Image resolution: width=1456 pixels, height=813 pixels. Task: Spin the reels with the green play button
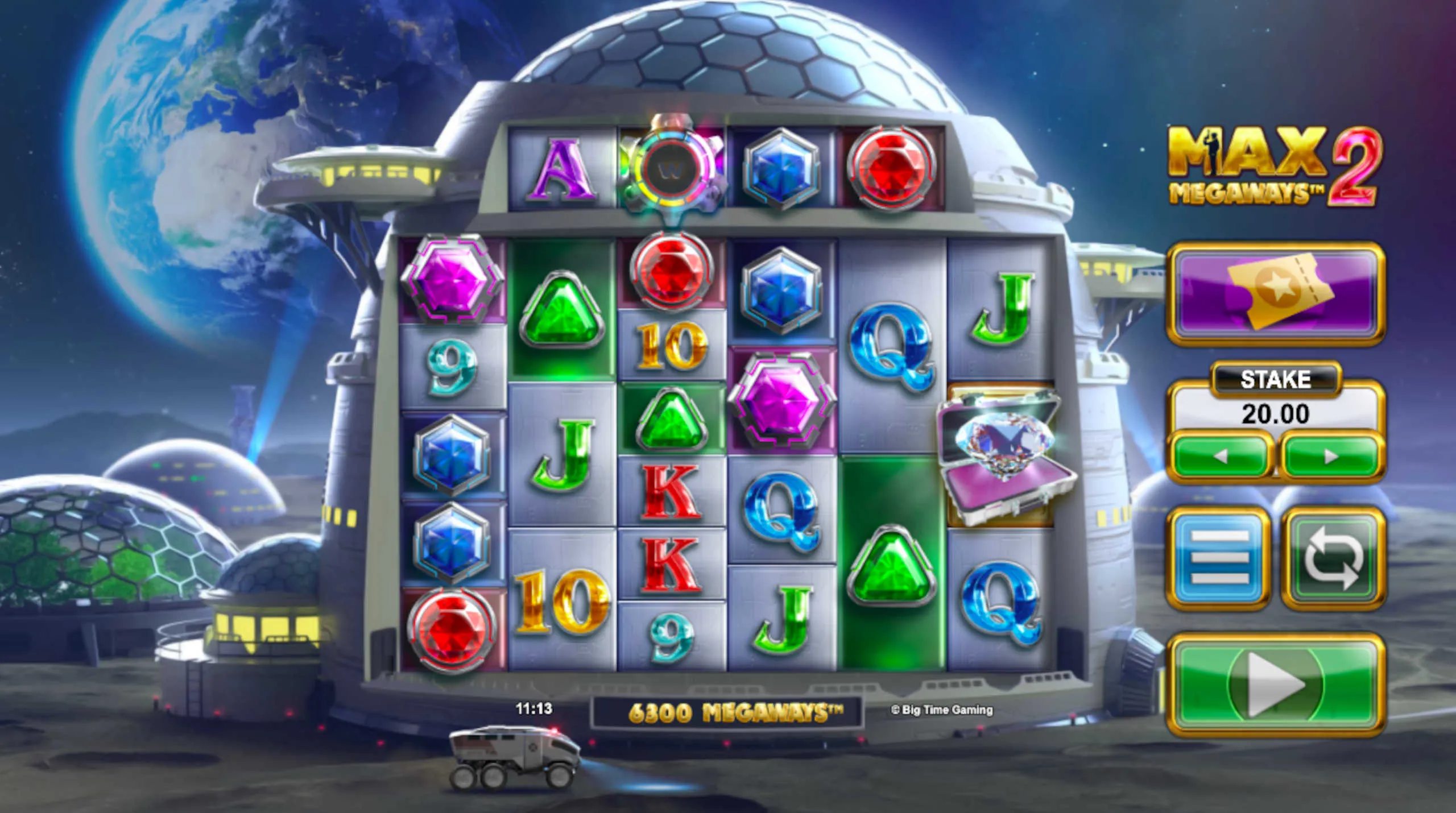click(x=1275, y=684)
